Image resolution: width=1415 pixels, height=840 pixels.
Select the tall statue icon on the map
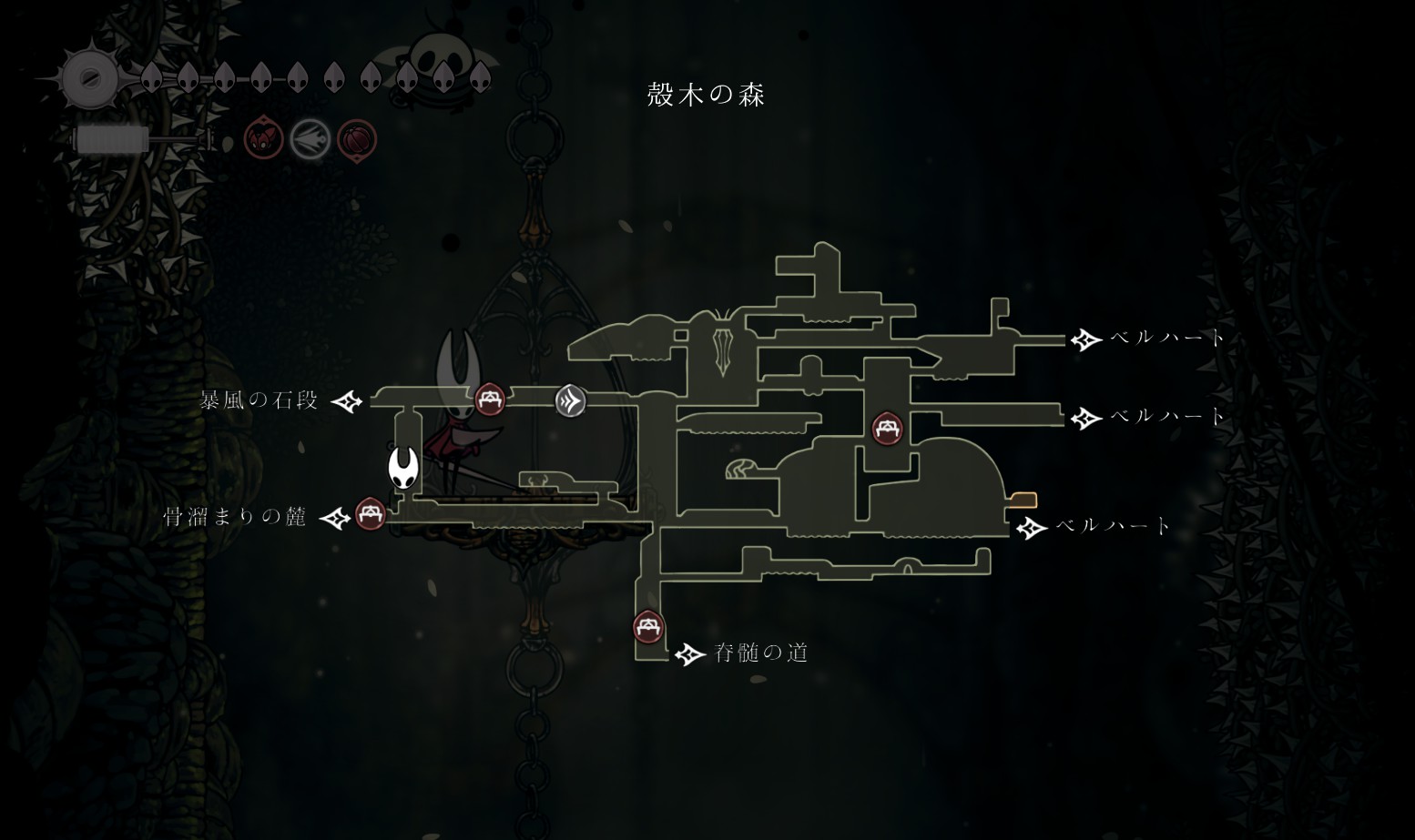tap(725, 349)
